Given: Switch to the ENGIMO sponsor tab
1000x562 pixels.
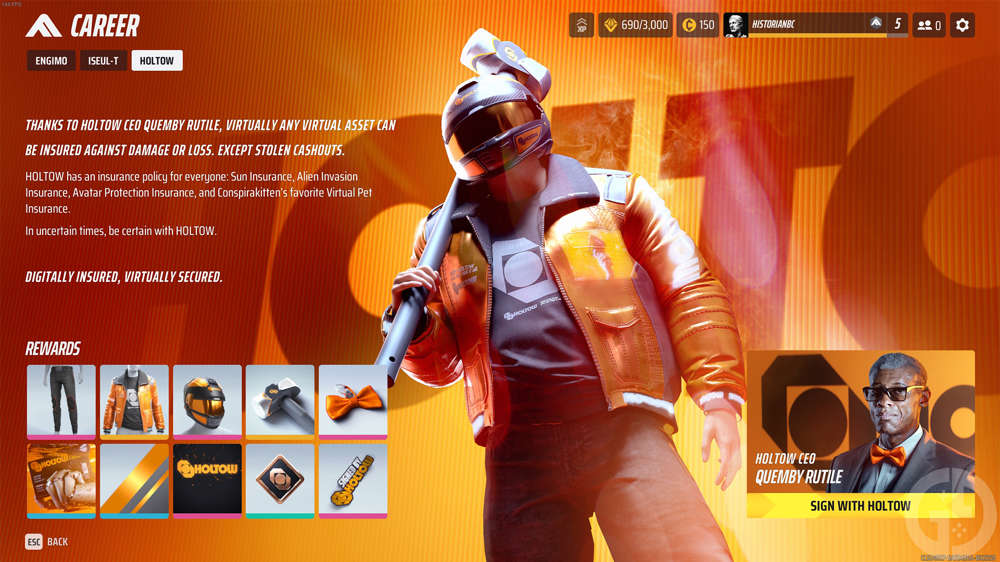Looking at the screenshot, I should coord(50,61).
